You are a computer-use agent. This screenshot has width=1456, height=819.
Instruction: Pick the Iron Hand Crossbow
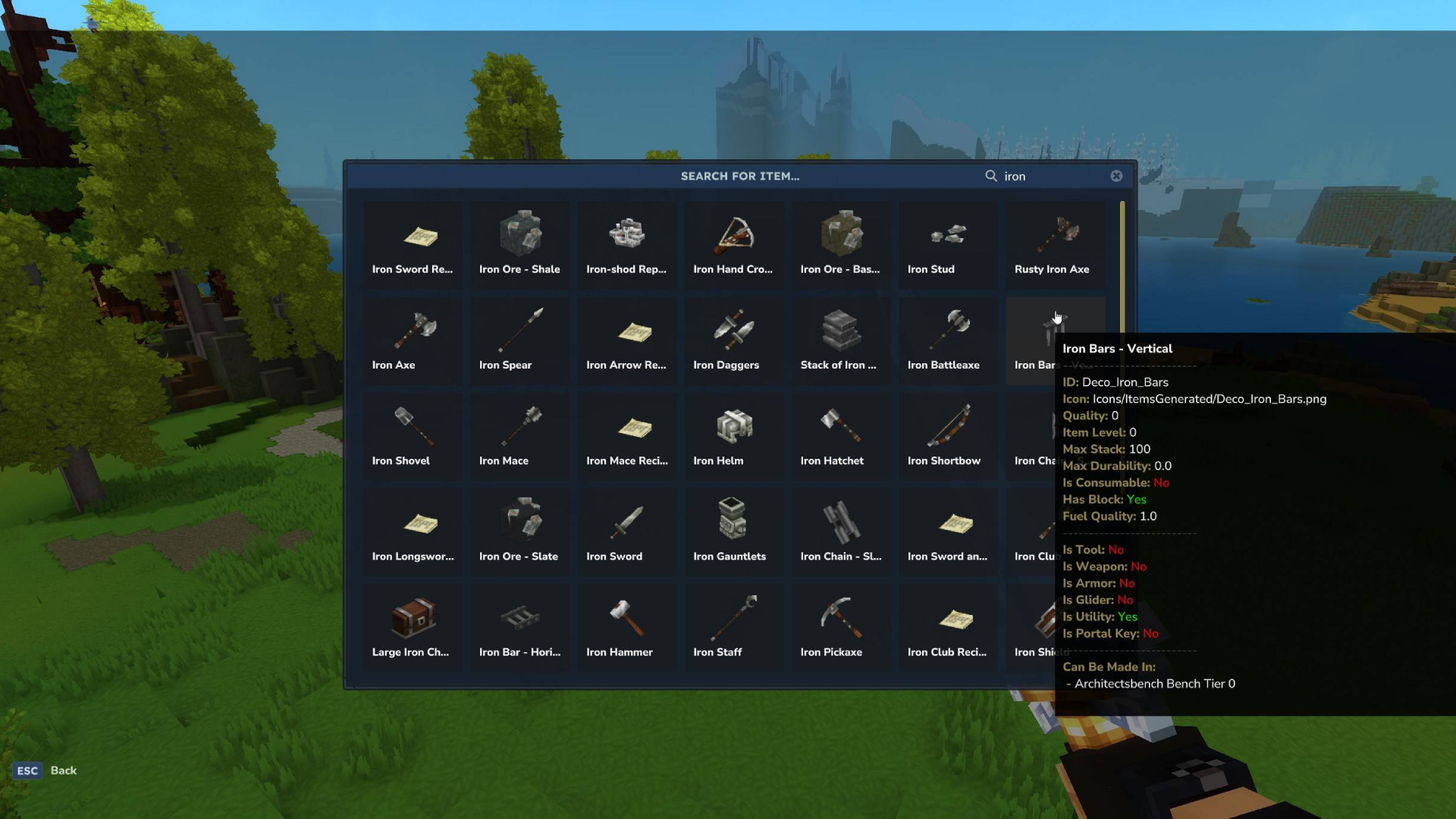pyautogui.click(x=733, y=243)
